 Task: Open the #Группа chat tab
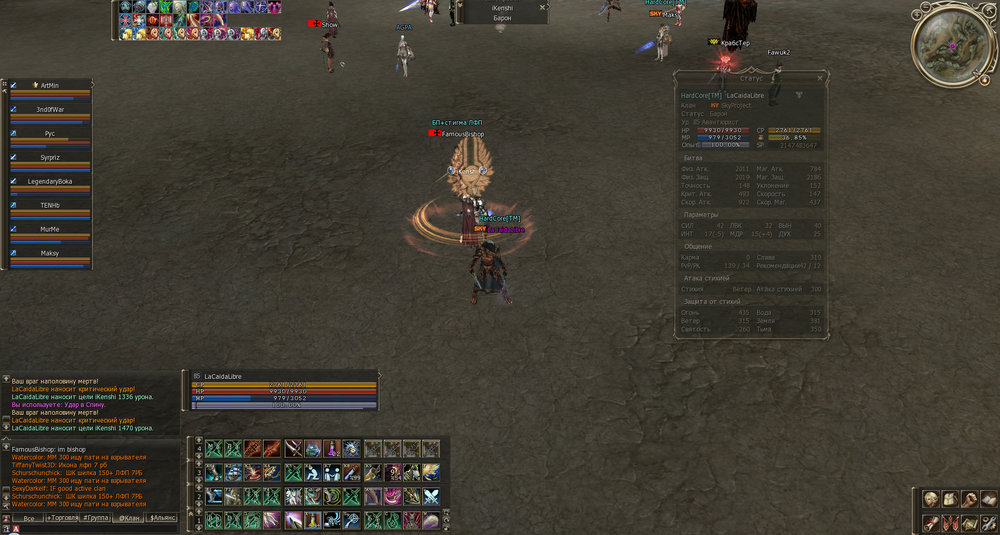97,518
